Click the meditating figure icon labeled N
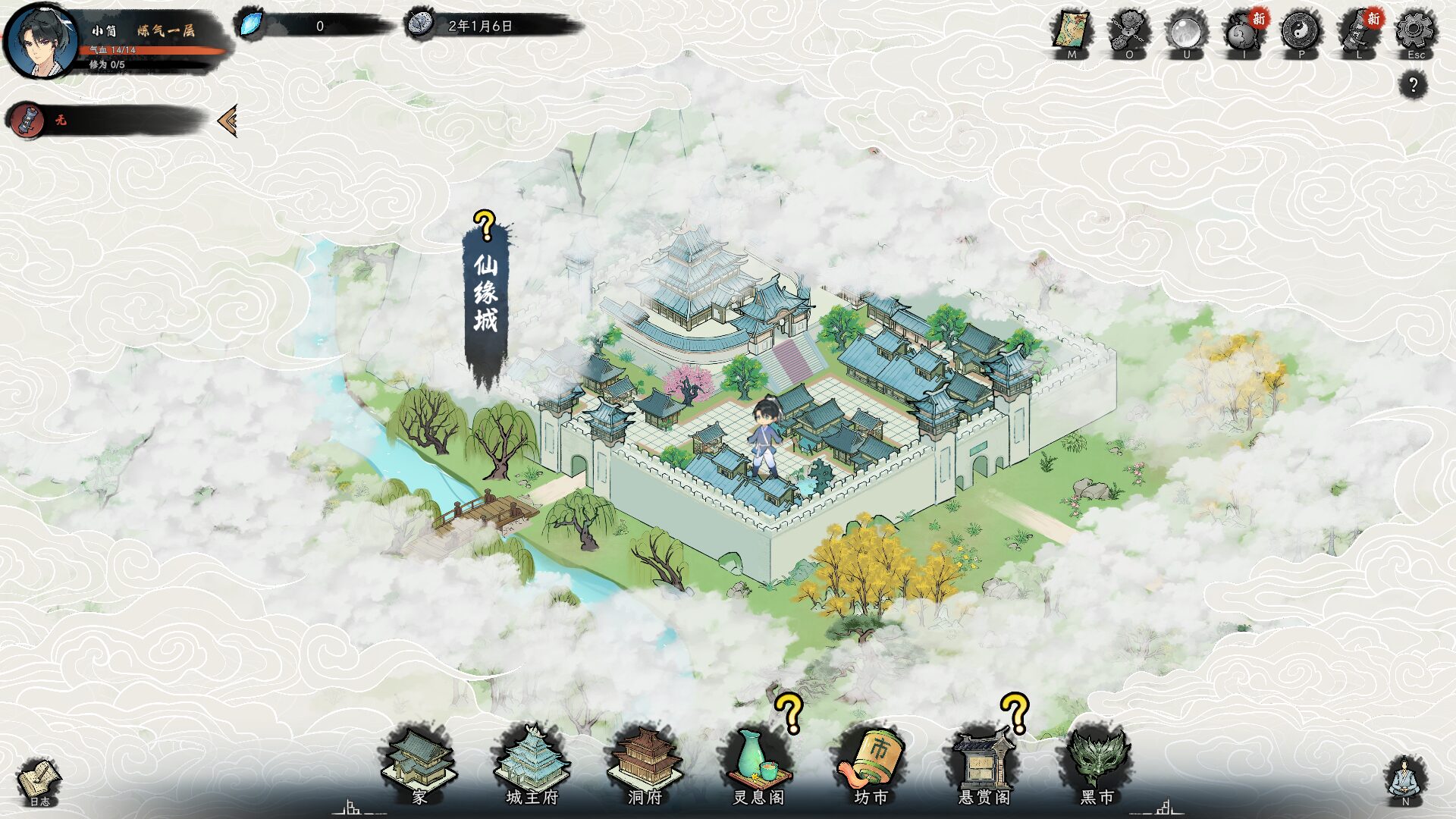This screenshot has width=1456, height=819. point(1404,780)
